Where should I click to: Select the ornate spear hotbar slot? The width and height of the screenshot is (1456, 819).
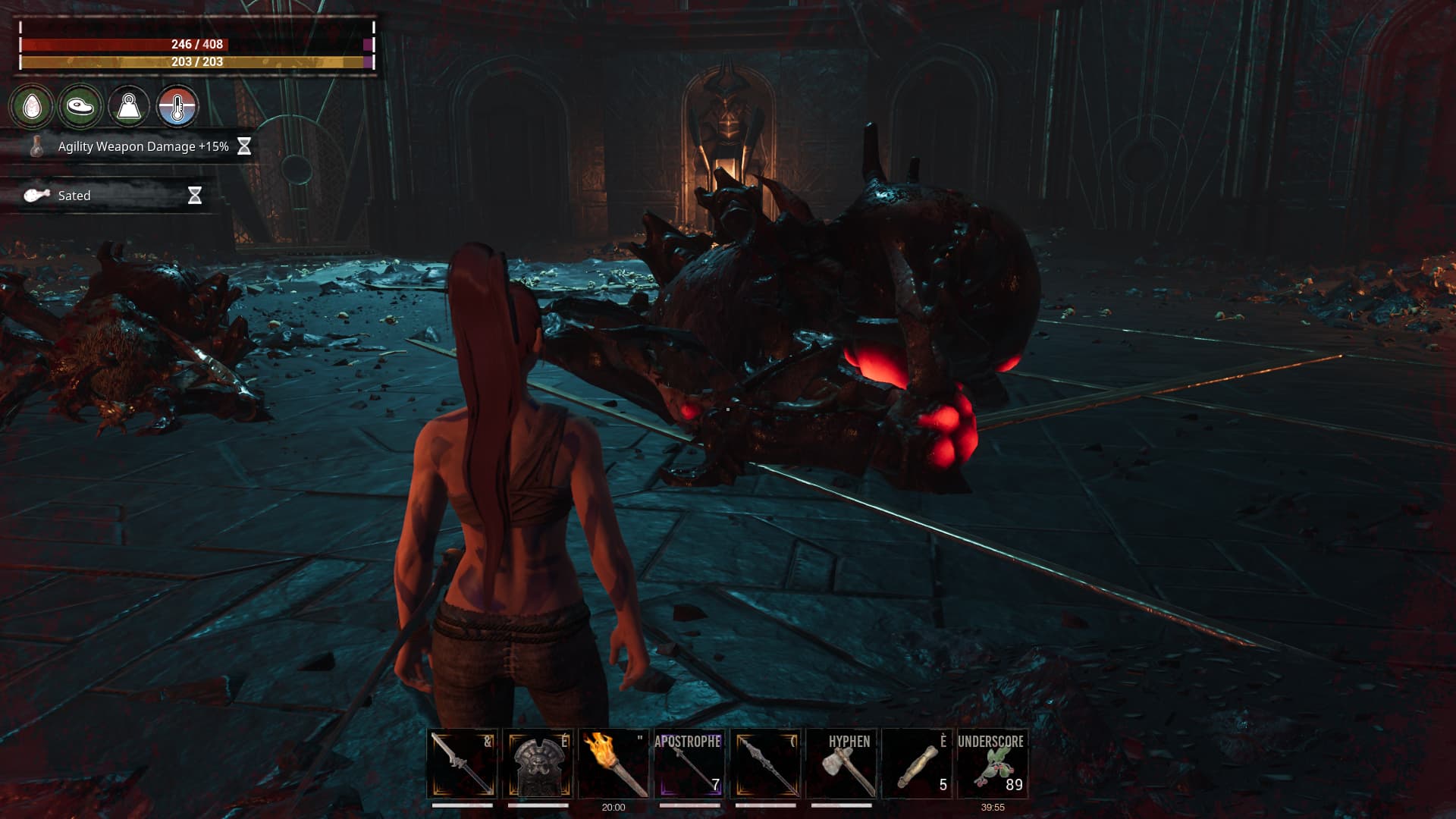(765, 764)
